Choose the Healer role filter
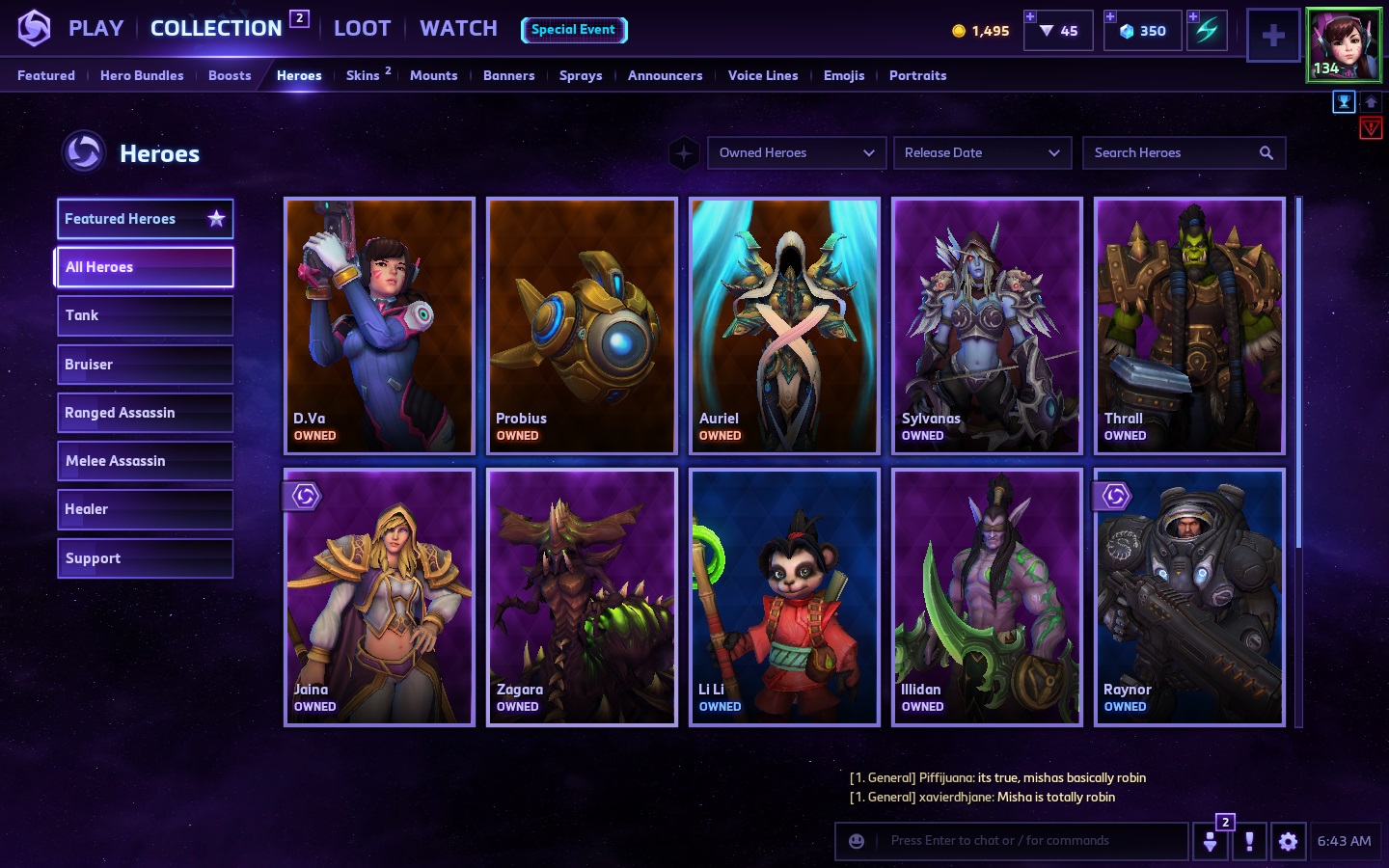Viewport: 1389px width, 868px height. (x=145, y=509)
